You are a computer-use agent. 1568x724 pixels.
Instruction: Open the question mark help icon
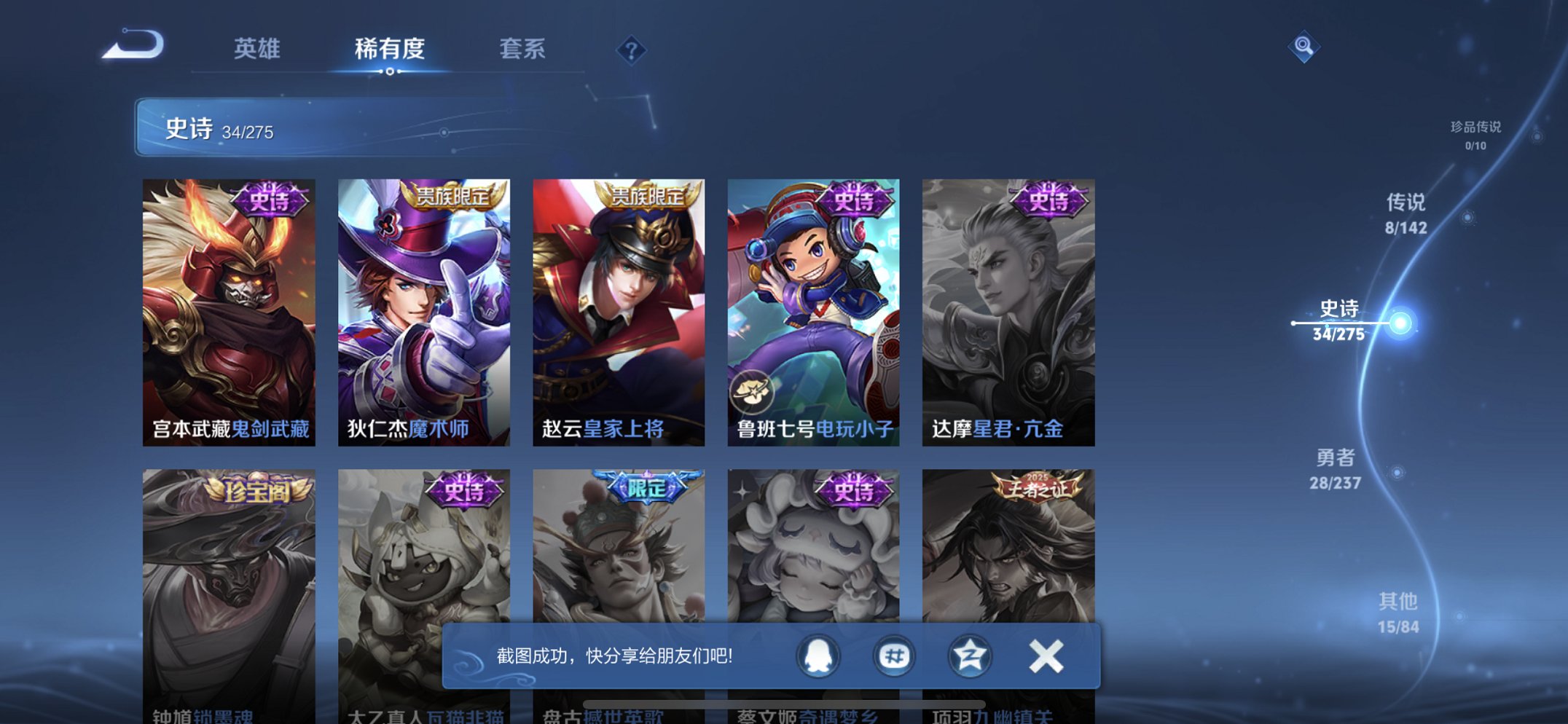coord(631,50)
